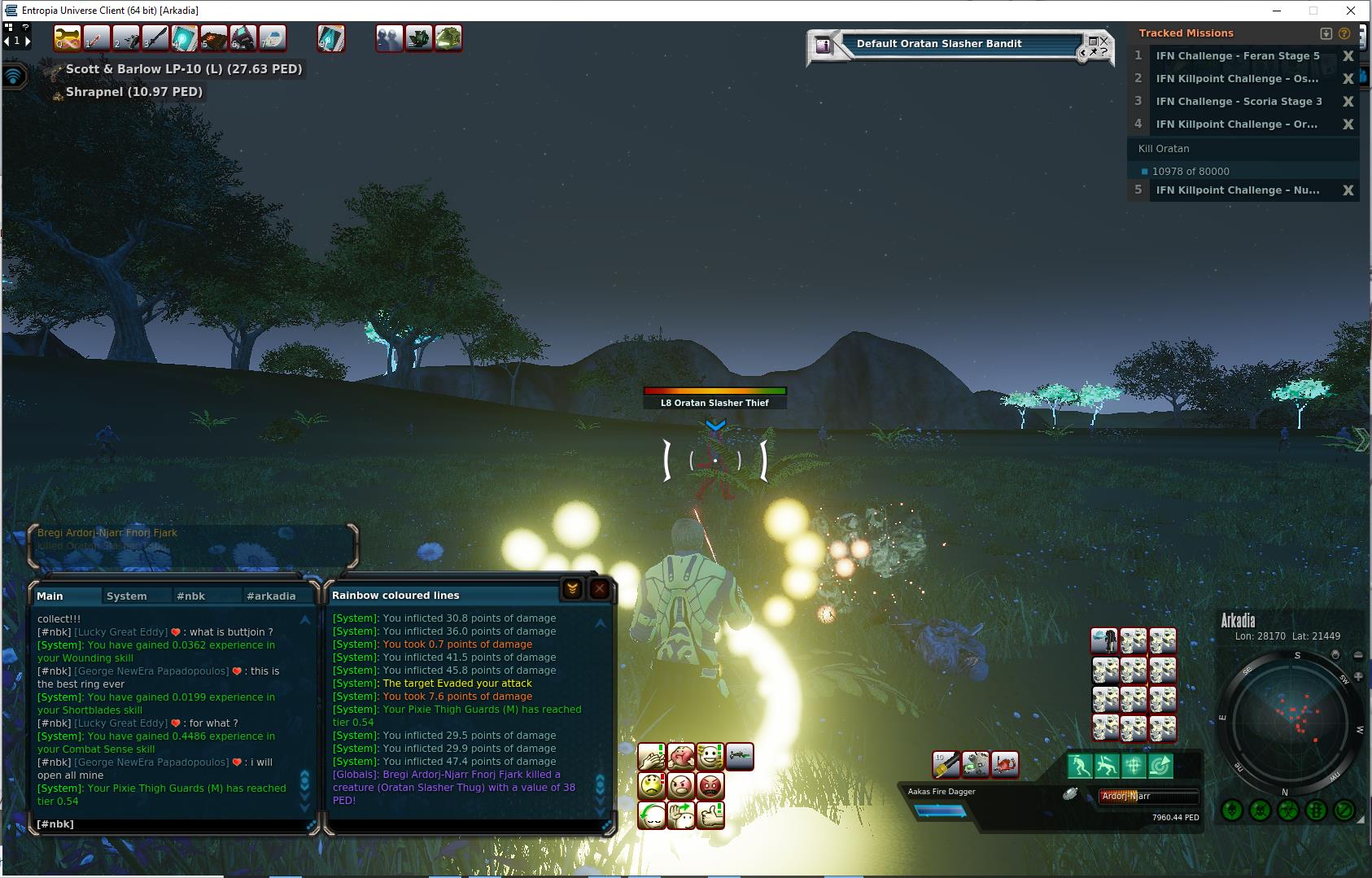Select the wrench and ribbon hotbar slot
1372x878 pixels.
[67, 38]
